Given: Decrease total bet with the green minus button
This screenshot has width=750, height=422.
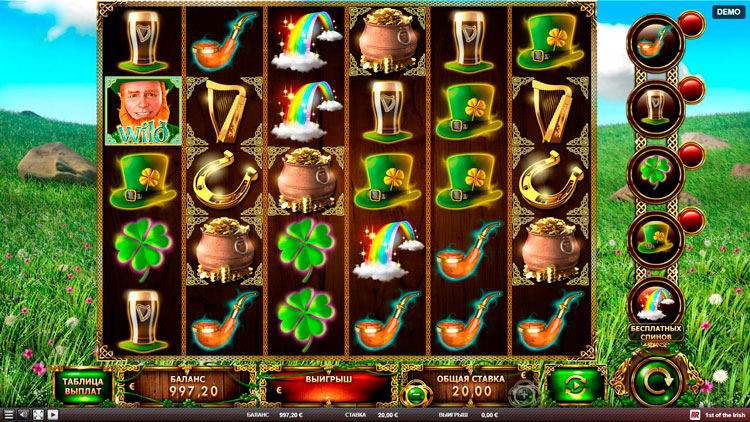Looking at the screenshot, I should point(418,395).
